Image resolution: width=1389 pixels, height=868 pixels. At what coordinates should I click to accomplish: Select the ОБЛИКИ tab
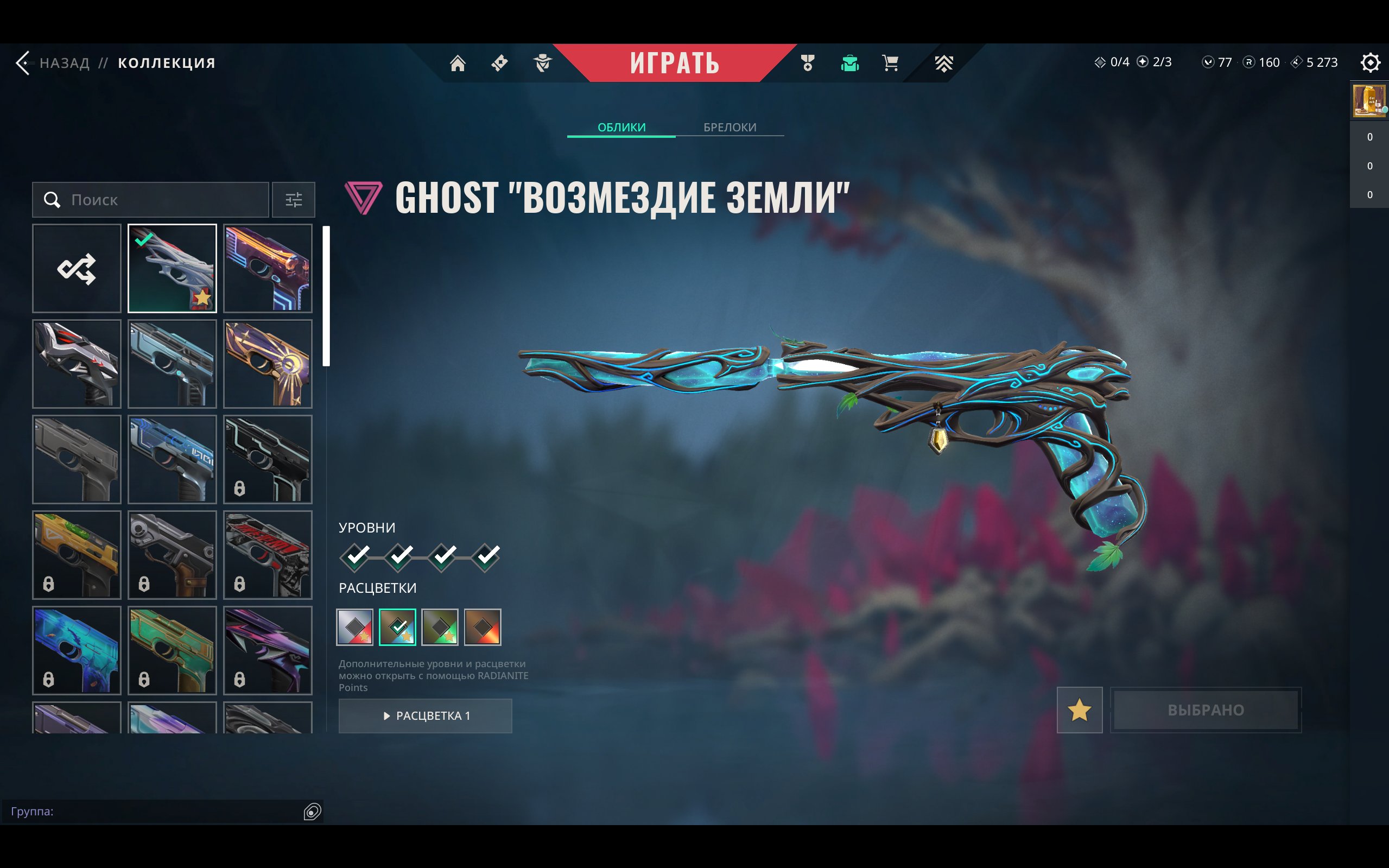(x=621, y=127)
